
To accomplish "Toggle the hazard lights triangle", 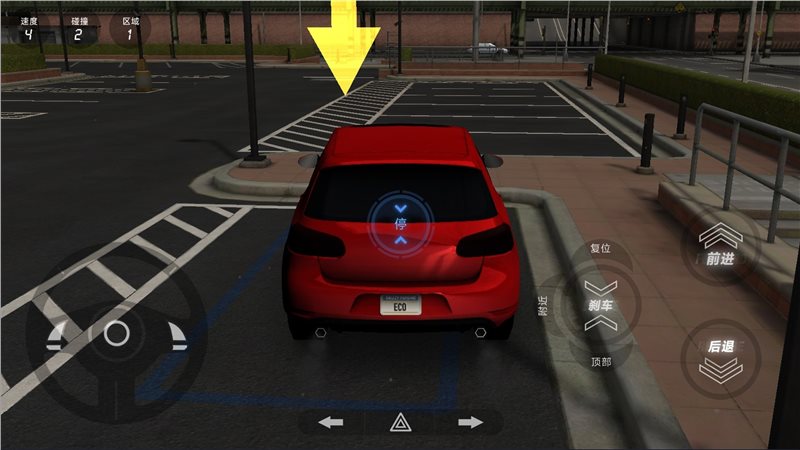I will (x=400, y=422).
